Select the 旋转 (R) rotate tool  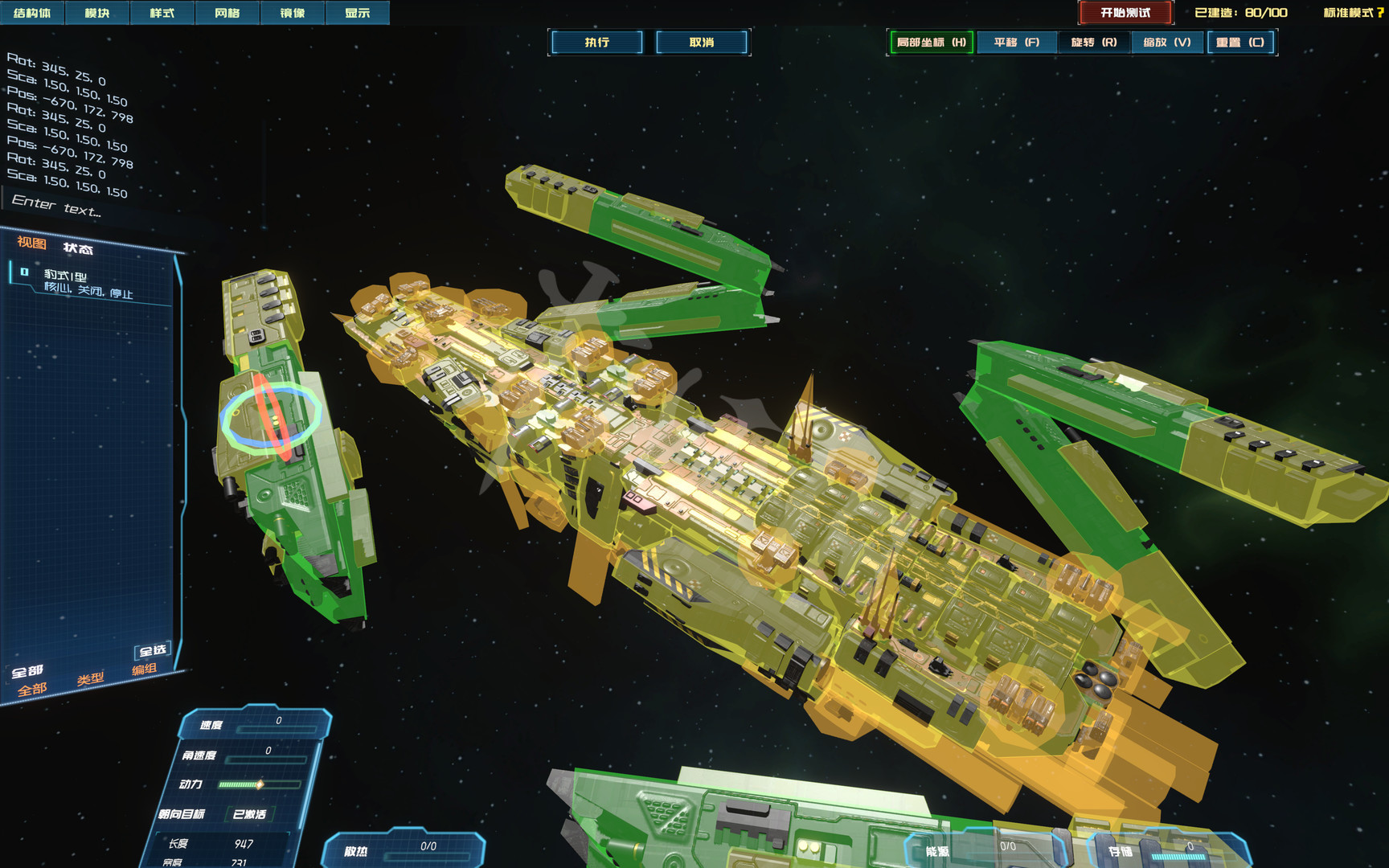[x=1093, y=43]
